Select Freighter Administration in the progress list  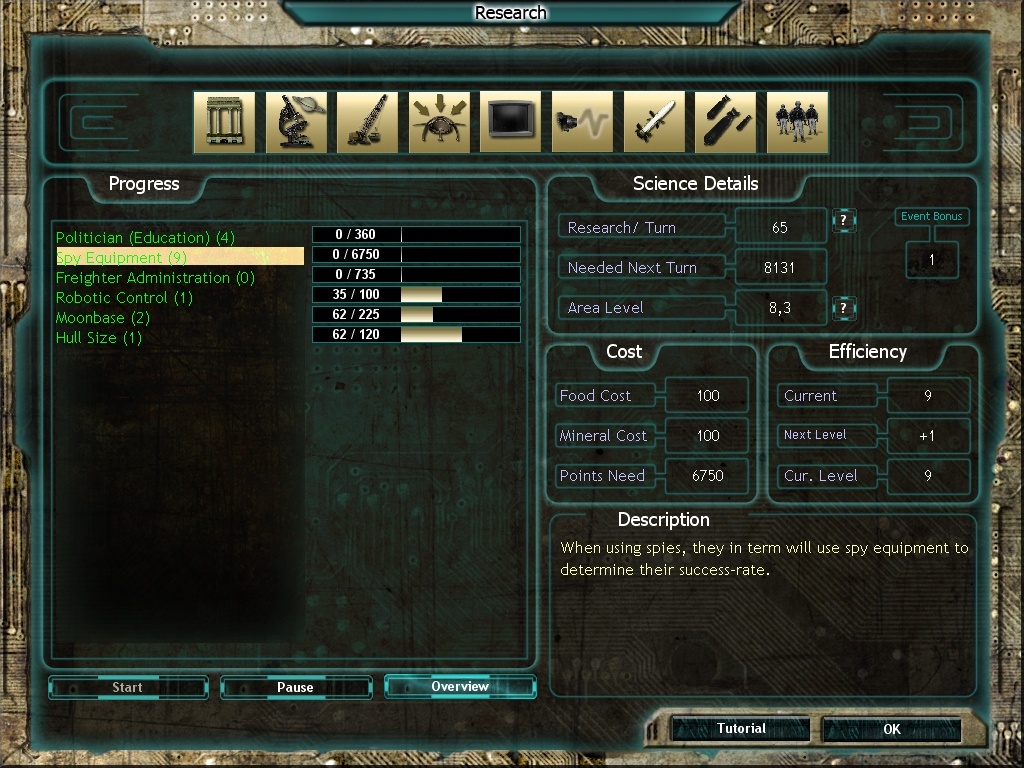tap(155, 278)
